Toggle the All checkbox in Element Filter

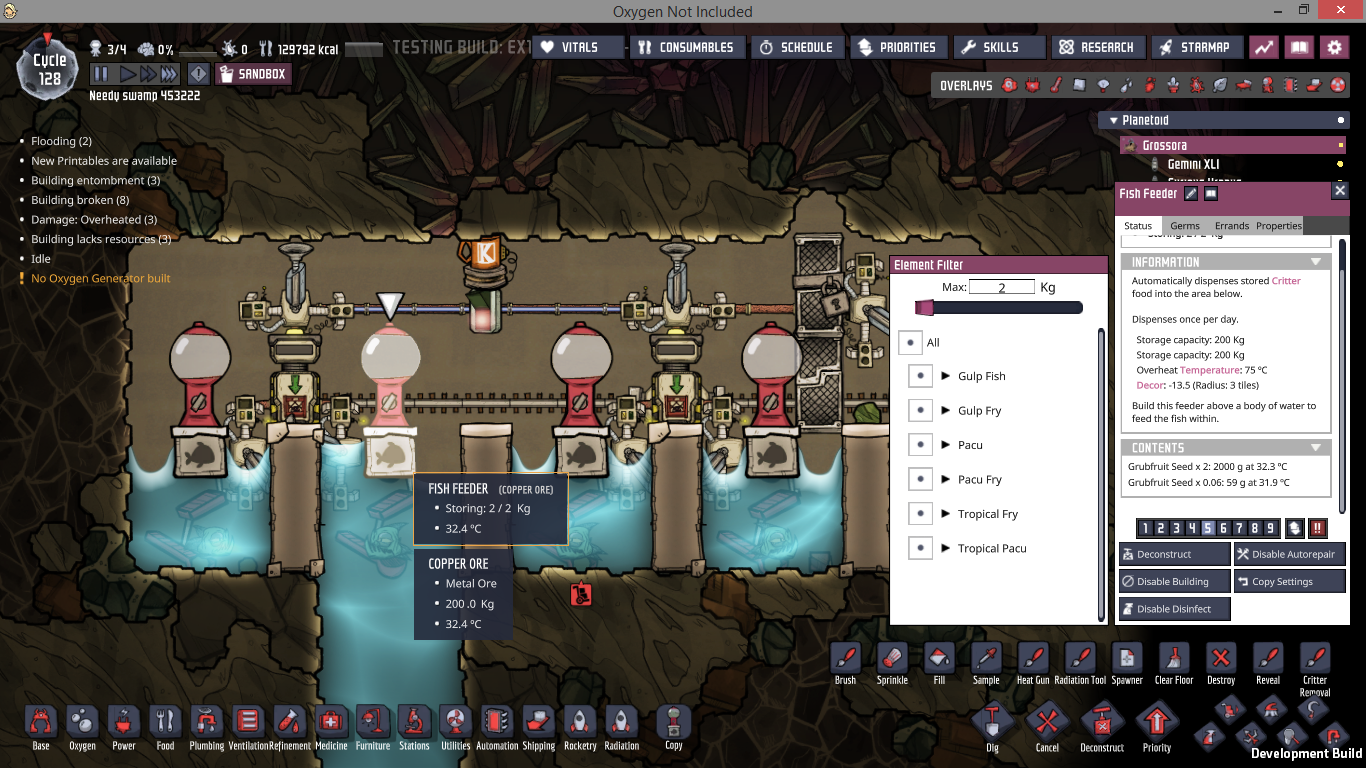coord(909,342)
